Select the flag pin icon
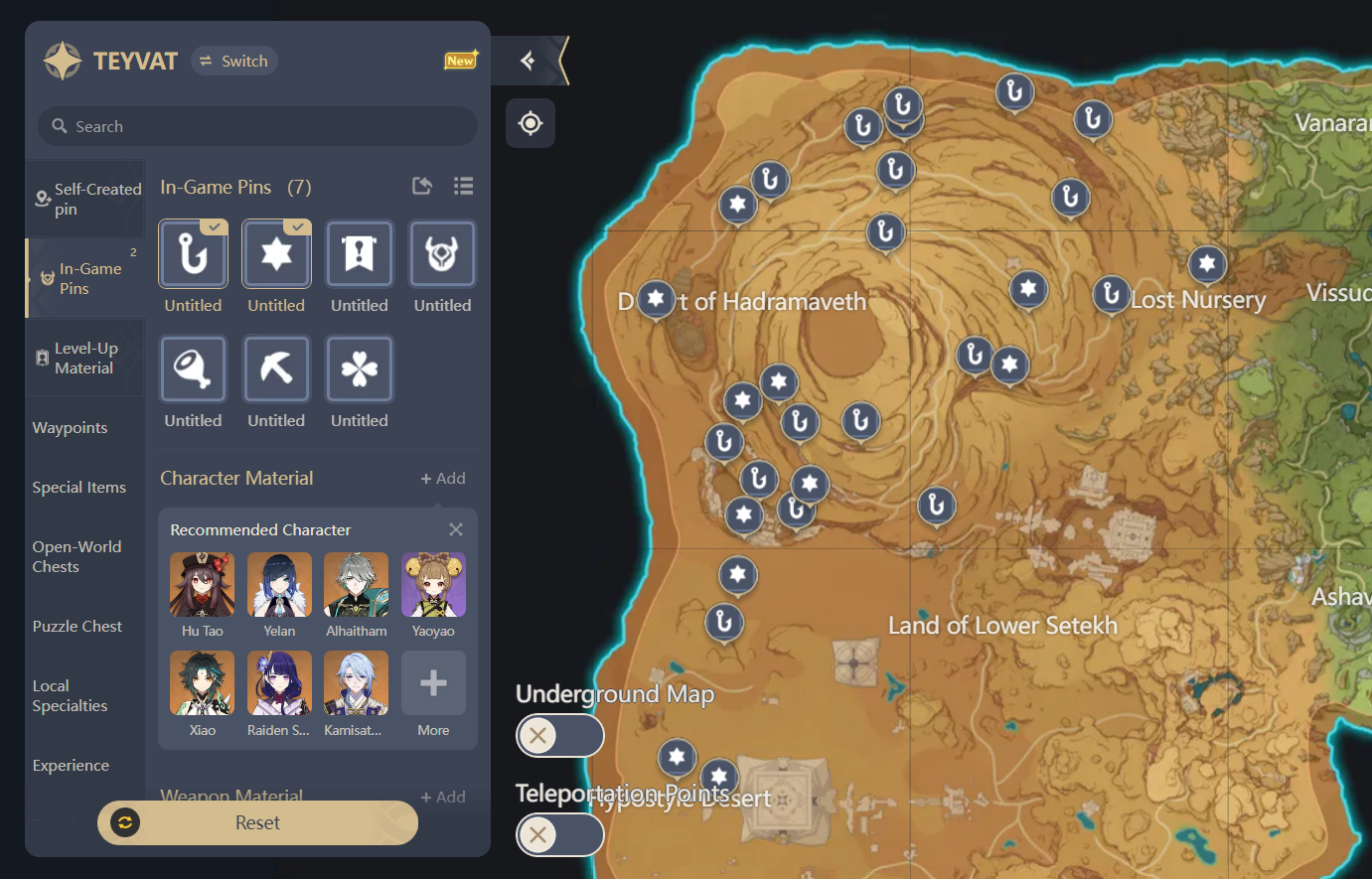 360,254
